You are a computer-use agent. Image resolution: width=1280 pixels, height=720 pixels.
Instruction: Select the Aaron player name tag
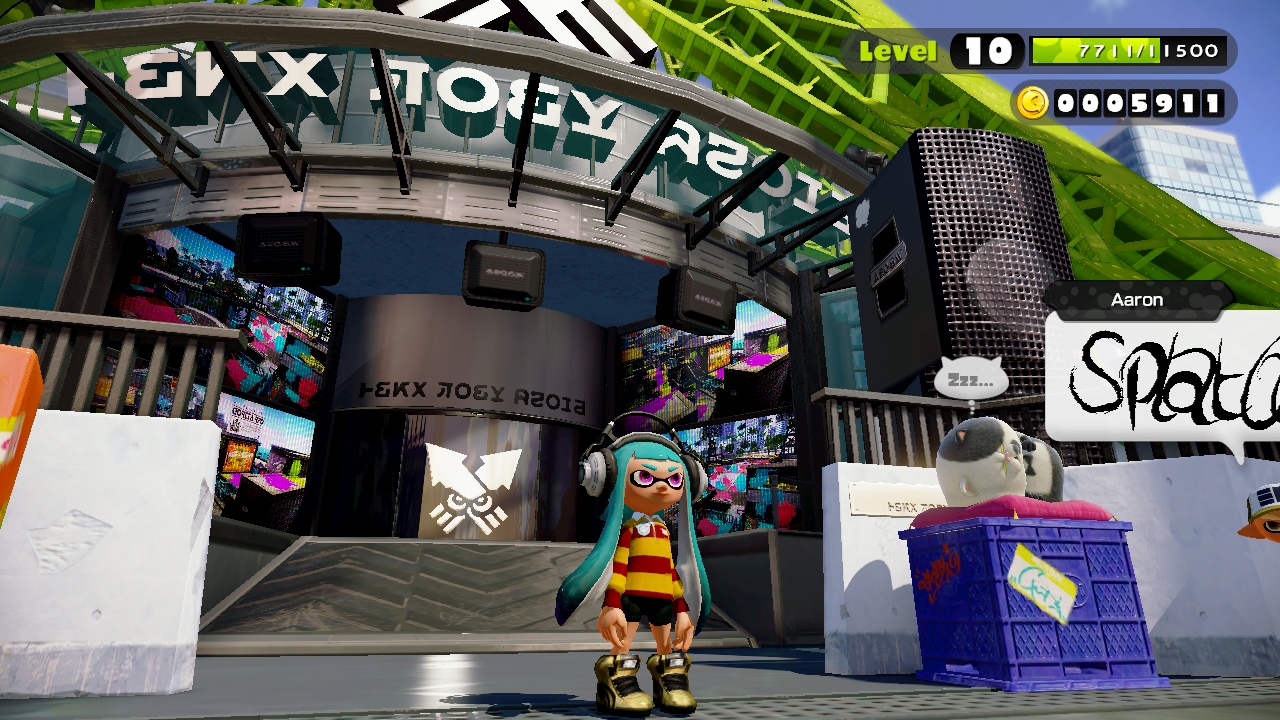1137,300
